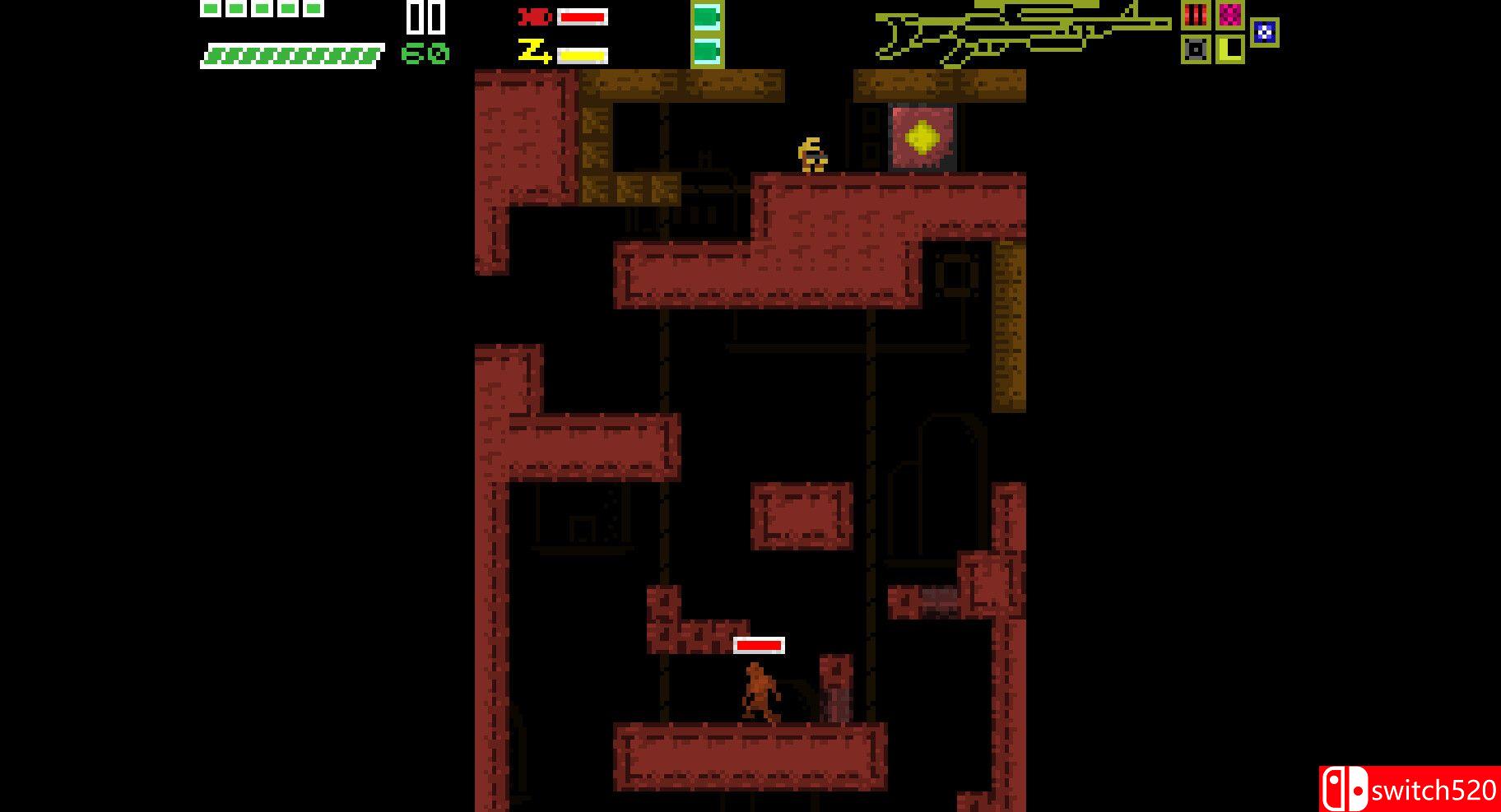
Task: Click the yellow enemy on the upper platform
Action: point(813,155)
